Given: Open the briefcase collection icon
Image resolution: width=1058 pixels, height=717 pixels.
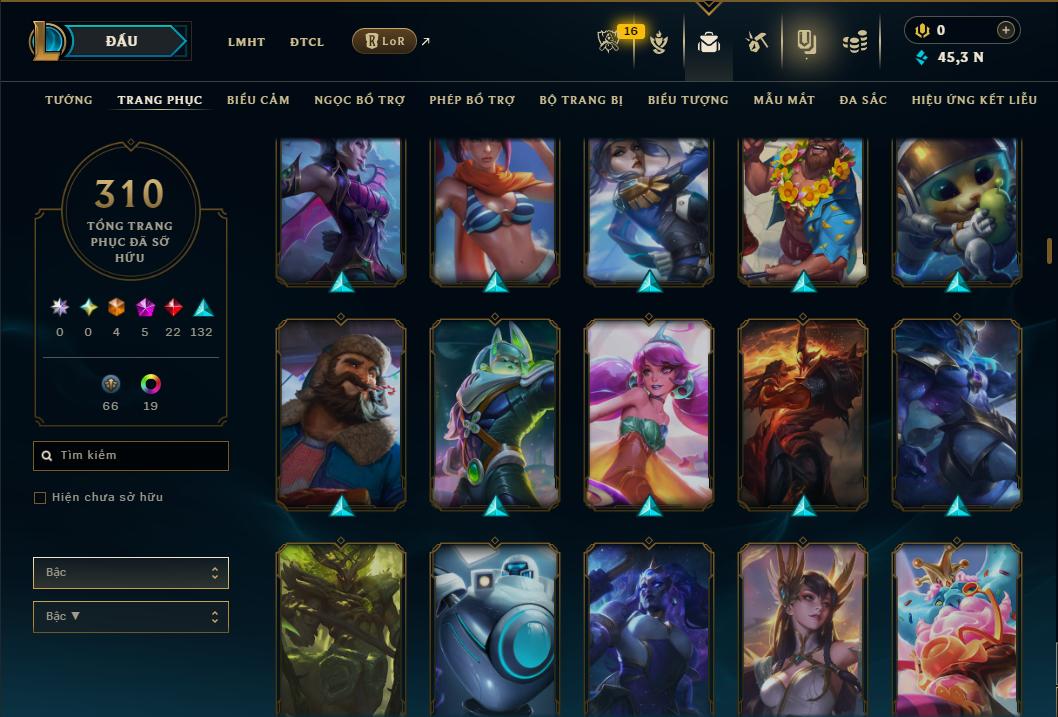Looking at the screenshot, I should [x=709, y=42].
